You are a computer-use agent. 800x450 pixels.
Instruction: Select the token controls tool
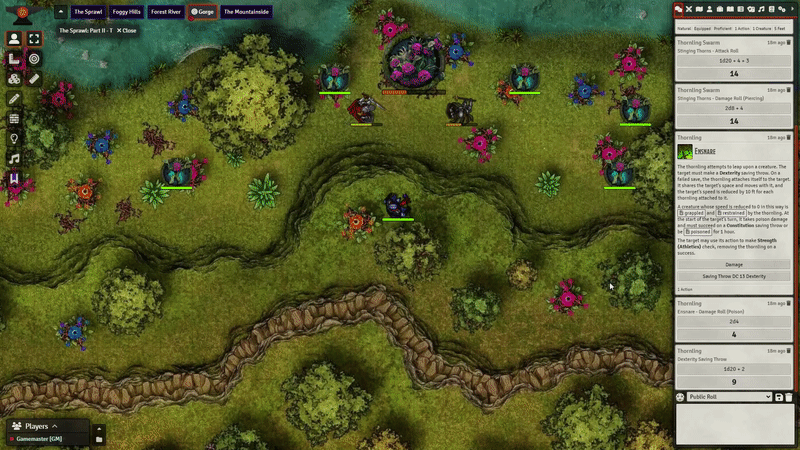pos(14,39)
